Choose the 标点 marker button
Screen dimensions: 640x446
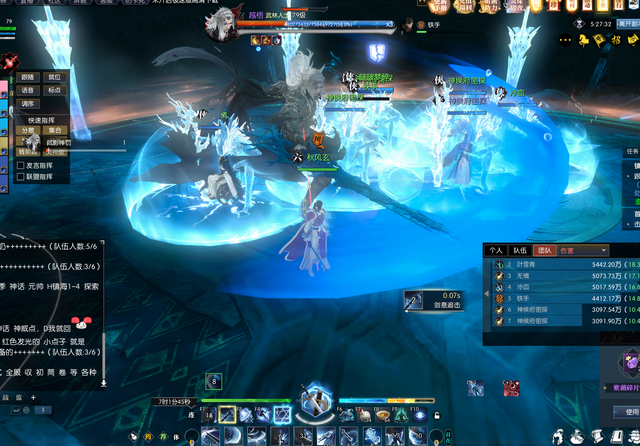[x=54, y=90]
